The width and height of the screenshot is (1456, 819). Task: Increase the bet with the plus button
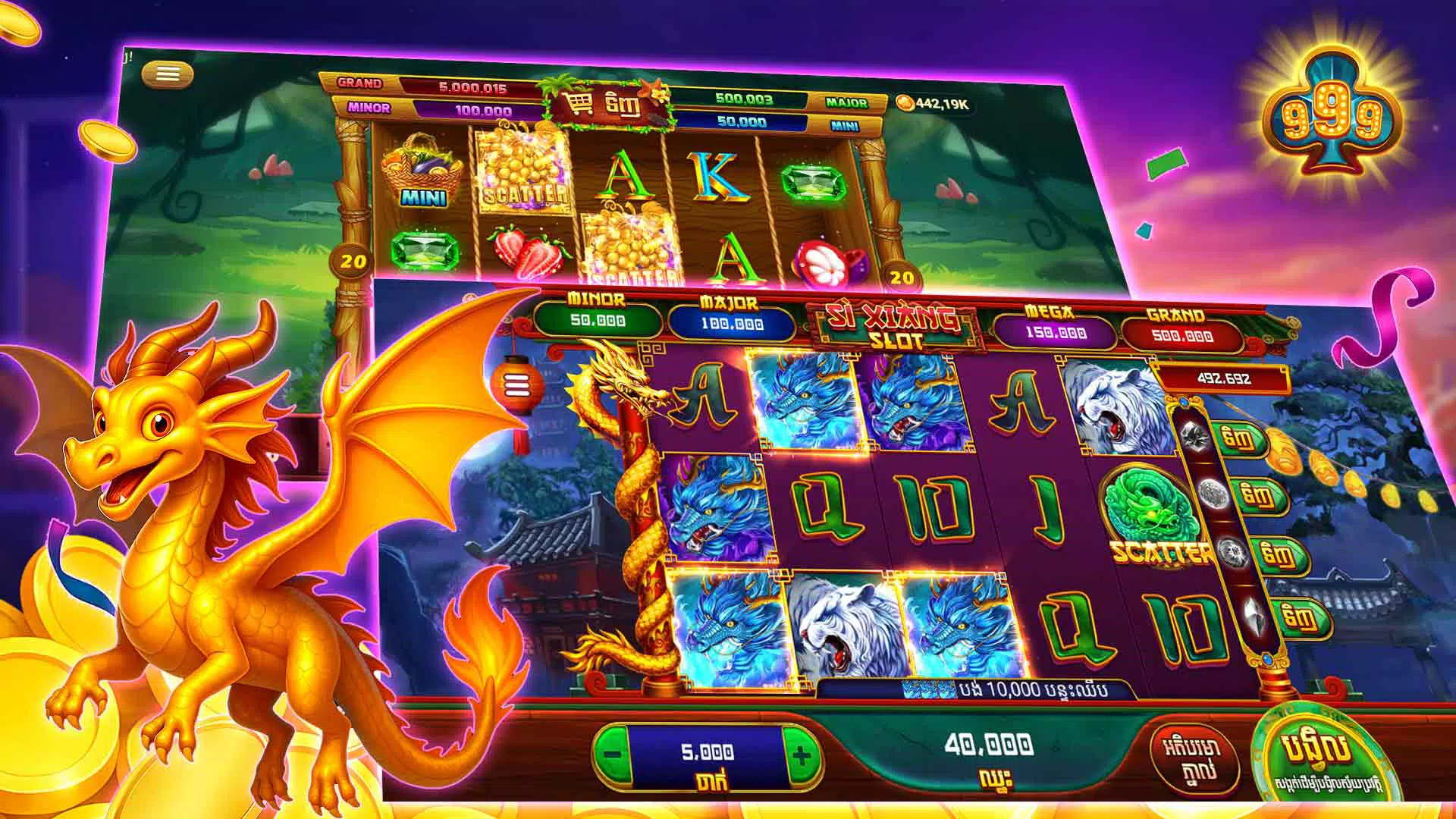(x=802, y=755)
